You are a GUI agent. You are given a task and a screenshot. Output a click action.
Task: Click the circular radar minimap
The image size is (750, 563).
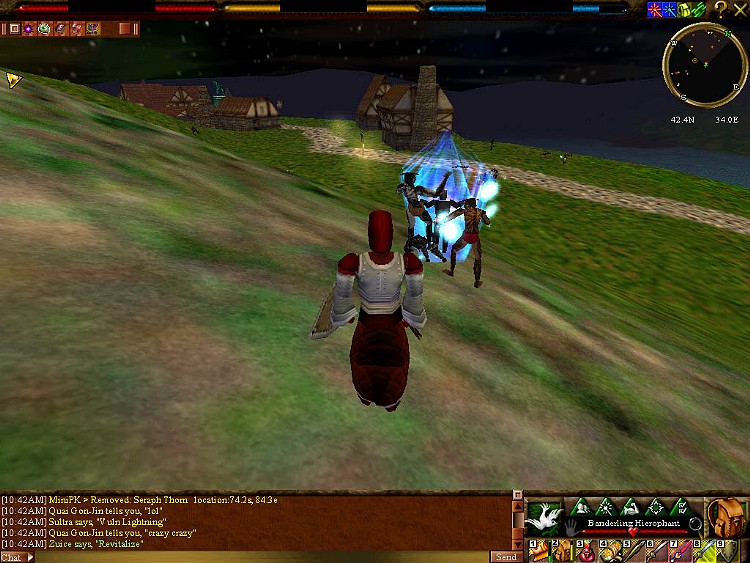705,66
